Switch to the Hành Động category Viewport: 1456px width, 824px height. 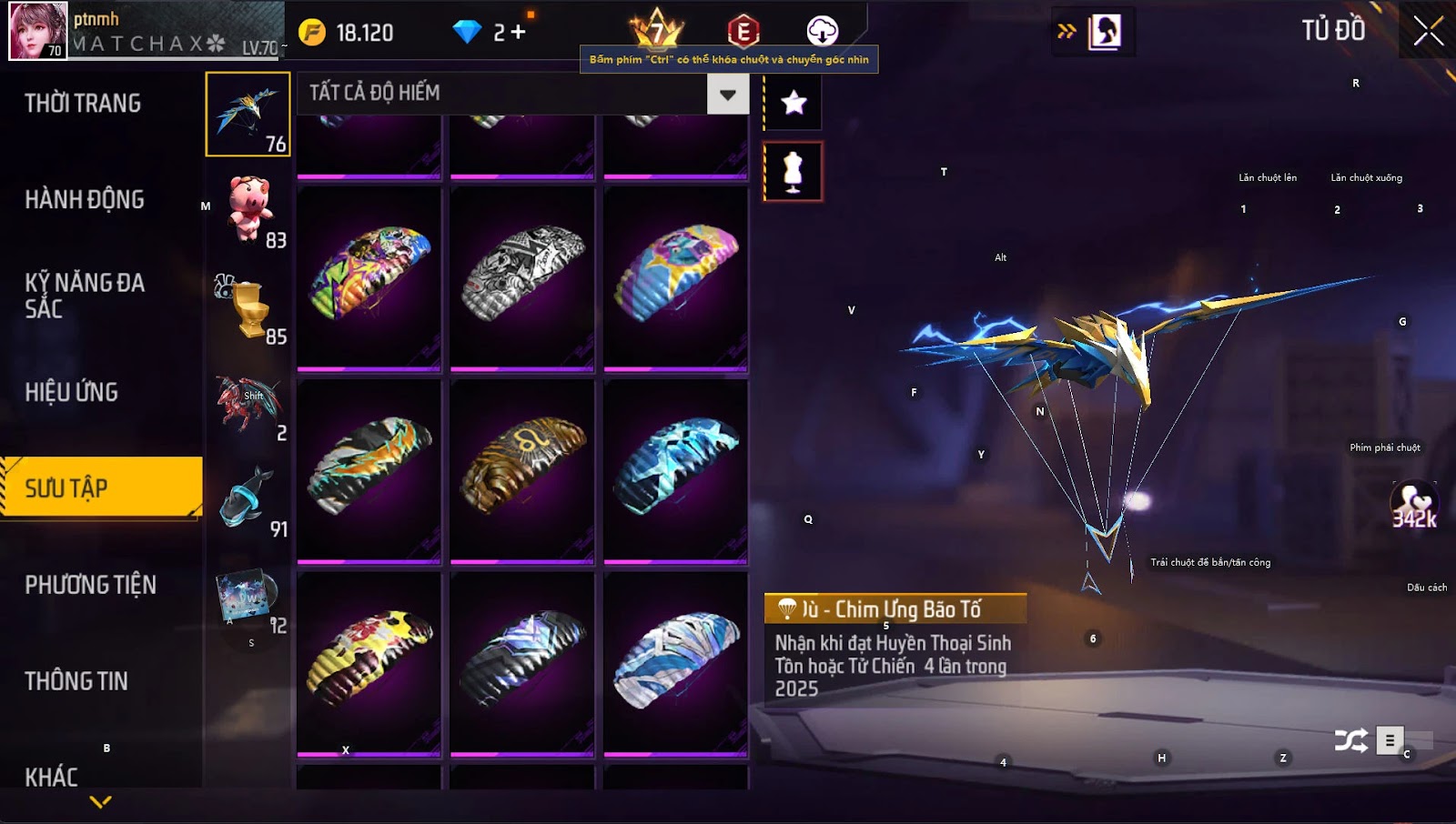point(85,200)
